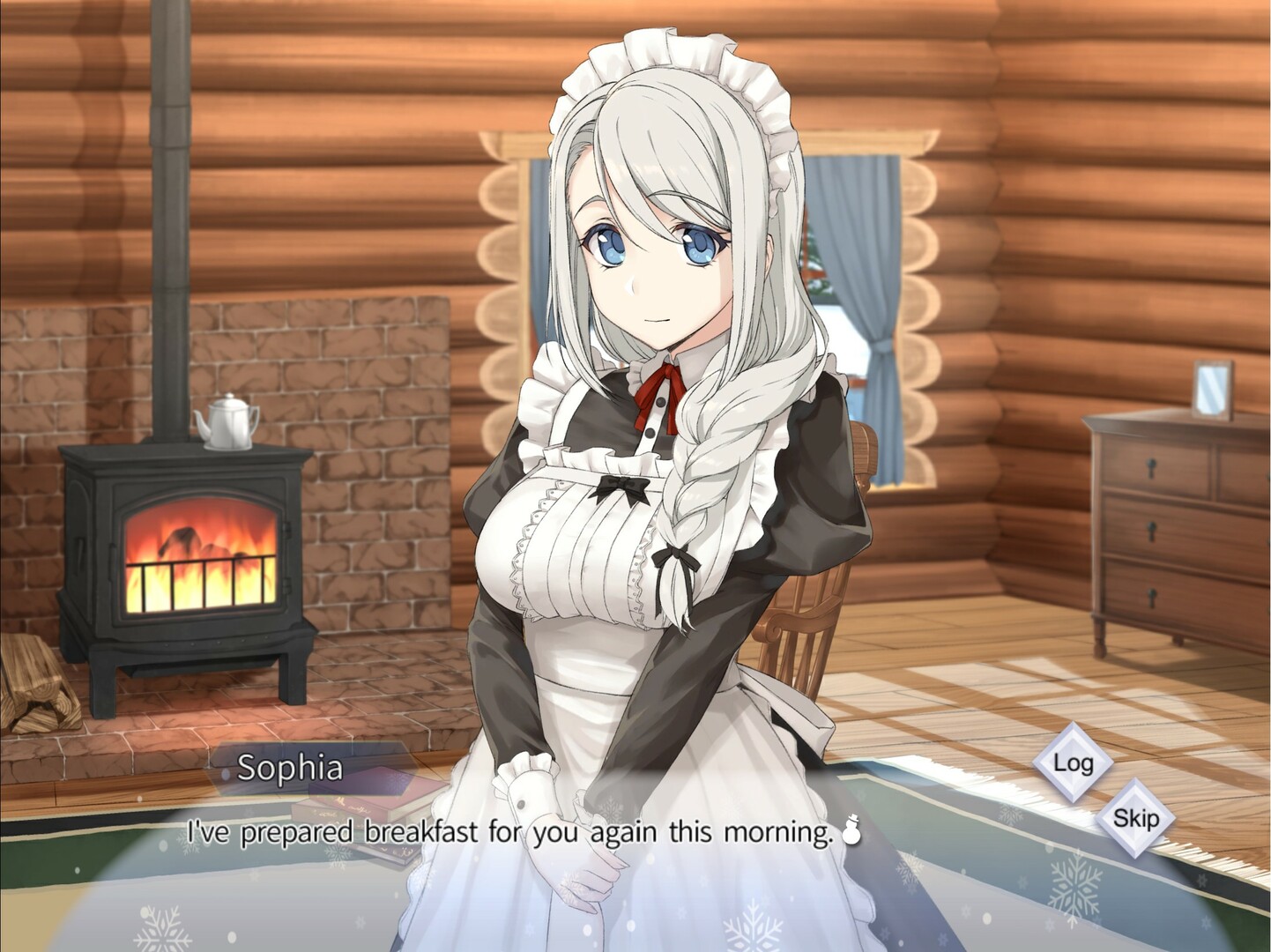
Task: Click the snowman continue indicator
Action: point(851,830)
